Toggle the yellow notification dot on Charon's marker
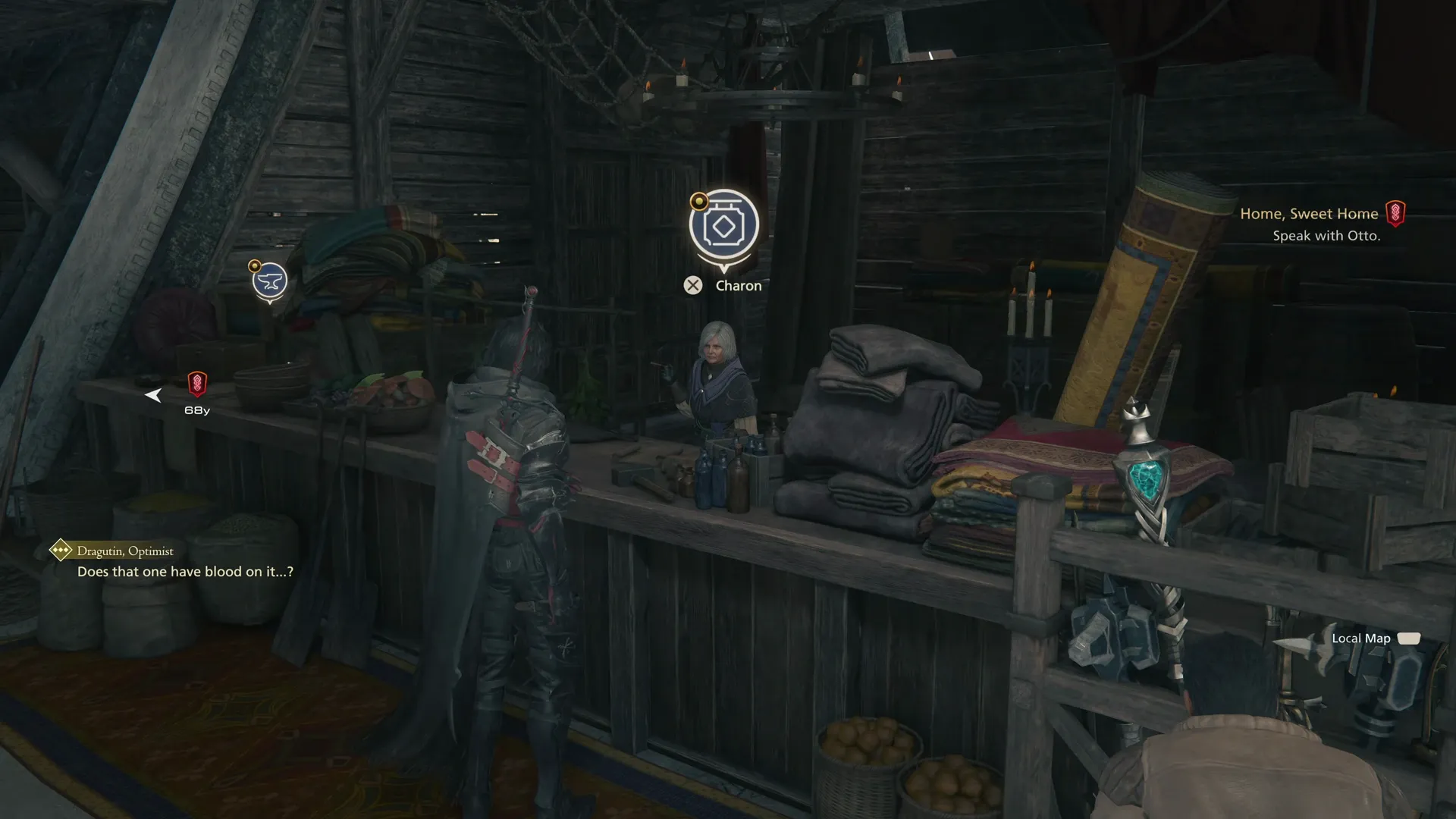Image resolution: width=1456 pixels, height=819 pixels. [698, 200]
